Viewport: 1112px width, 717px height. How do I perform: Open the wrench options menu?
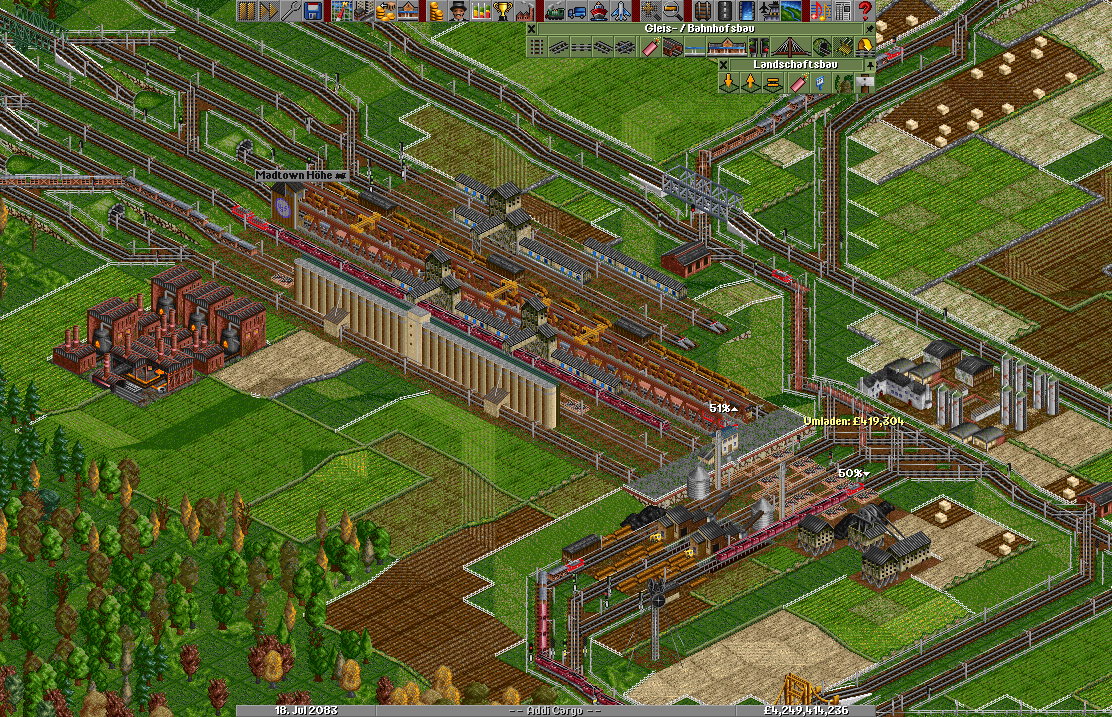(291, 11)
